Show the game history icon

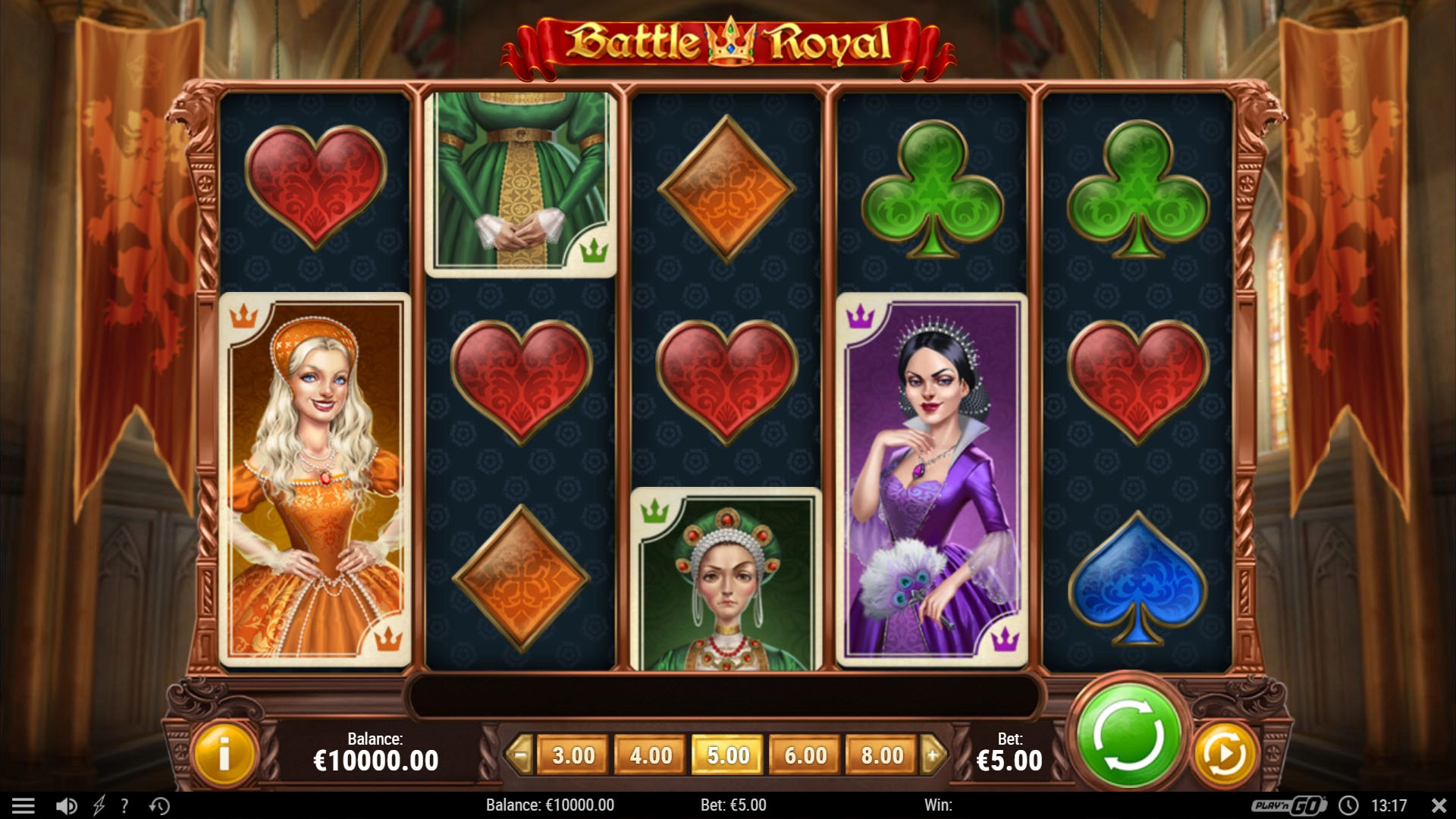pos(159,805)
